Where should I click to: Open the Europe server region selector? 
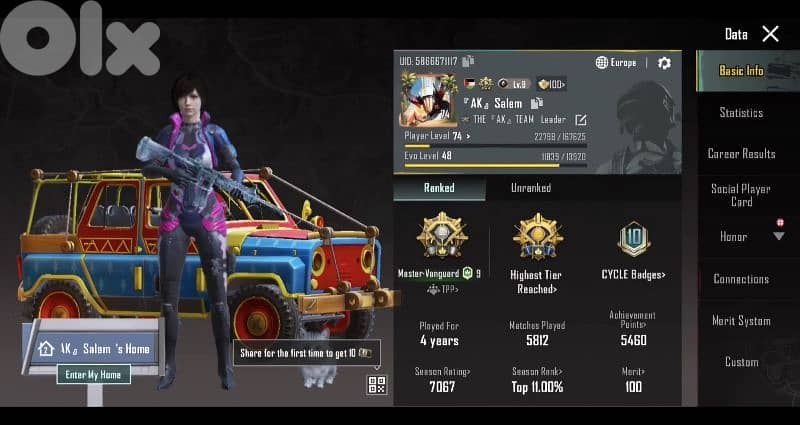click(616, 62)
